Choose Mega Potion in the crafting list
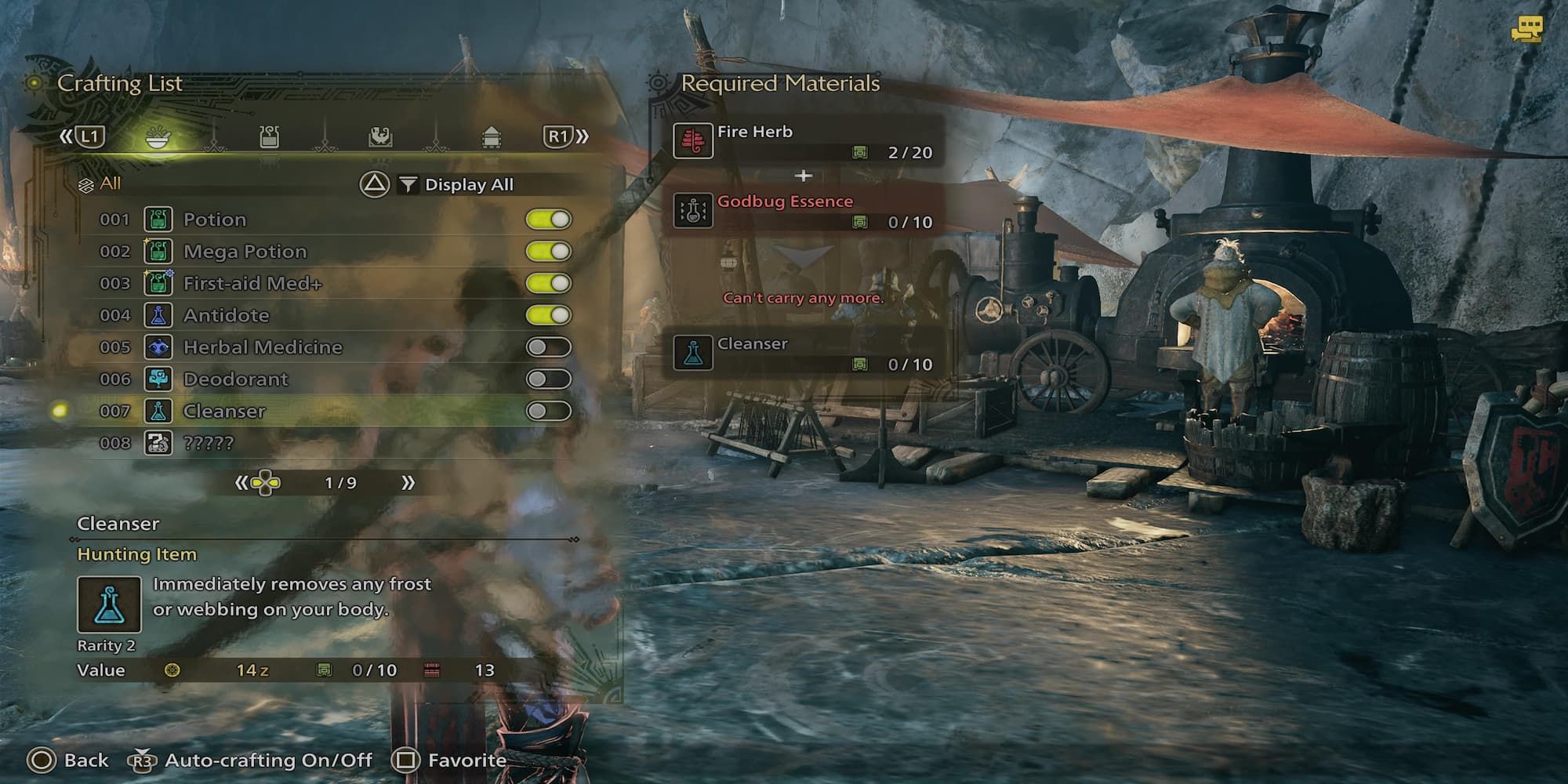The height and width of the screenshot is (784, 1568). click(x=245, y=252)
